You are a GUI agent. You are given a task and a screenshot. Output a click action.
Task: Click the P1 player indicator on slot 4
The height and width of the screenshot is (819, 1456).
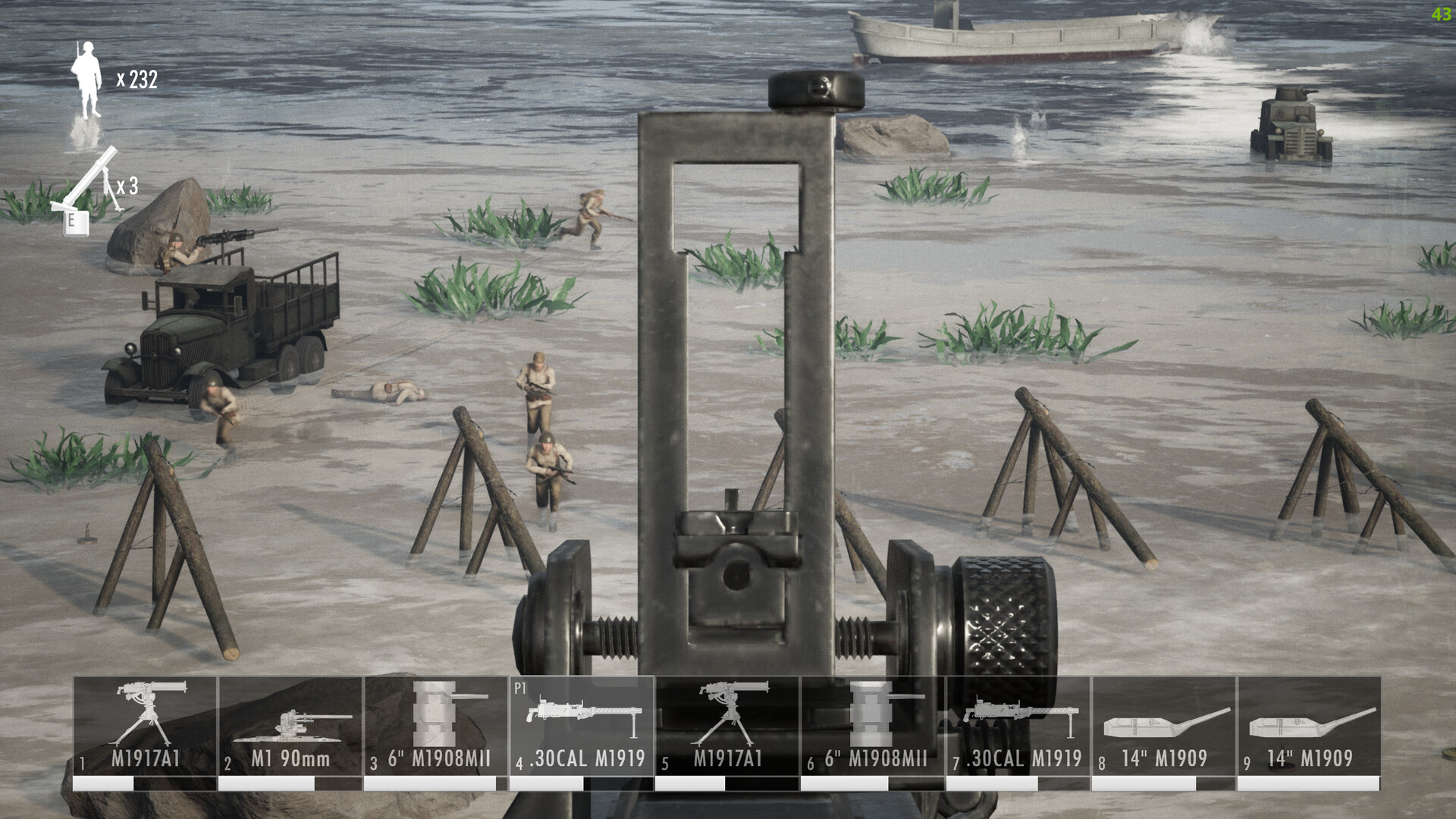pos(519,688)
